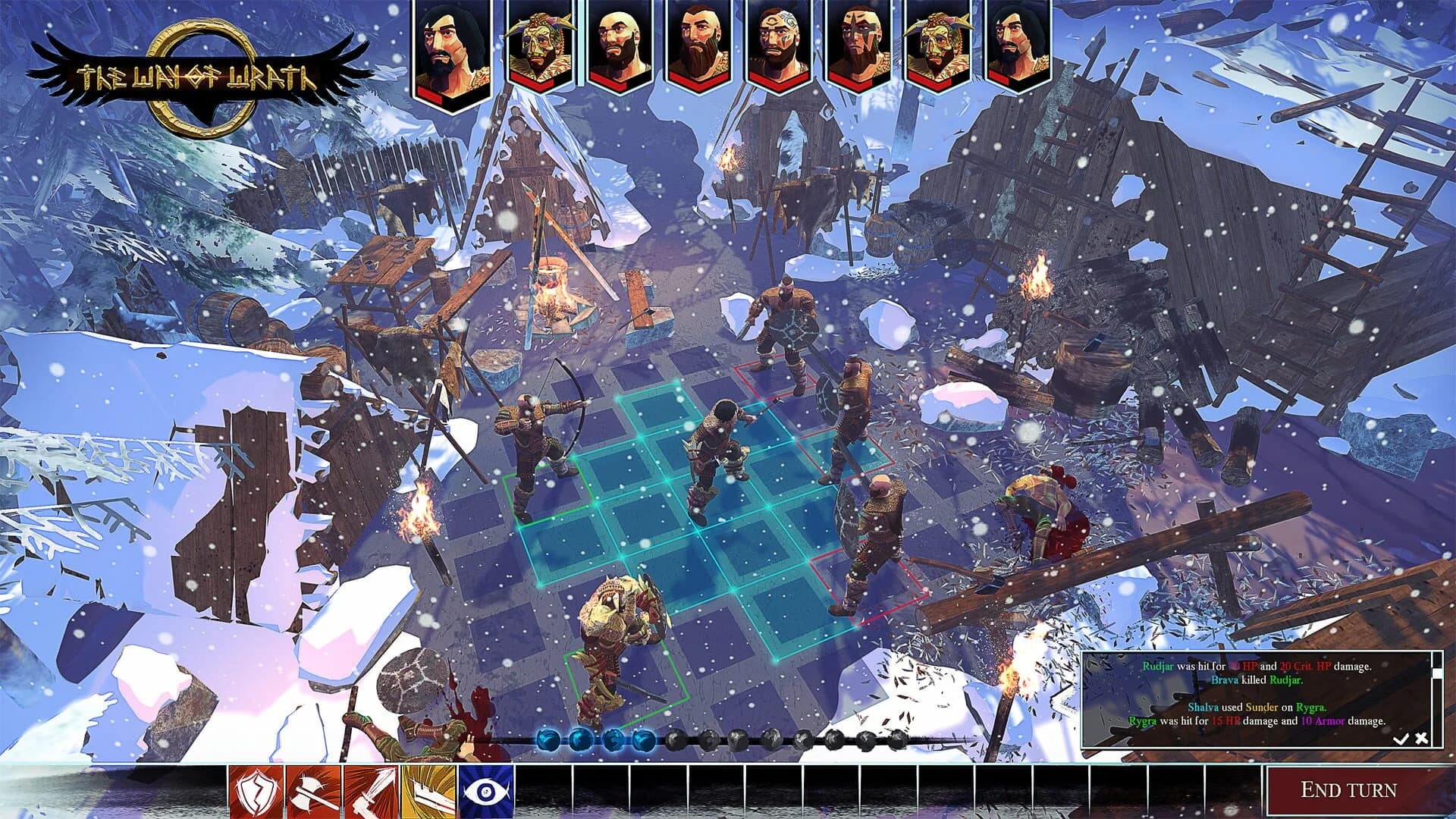Switch to the feathered-headdress character portrait

click(x=937, y=47)
